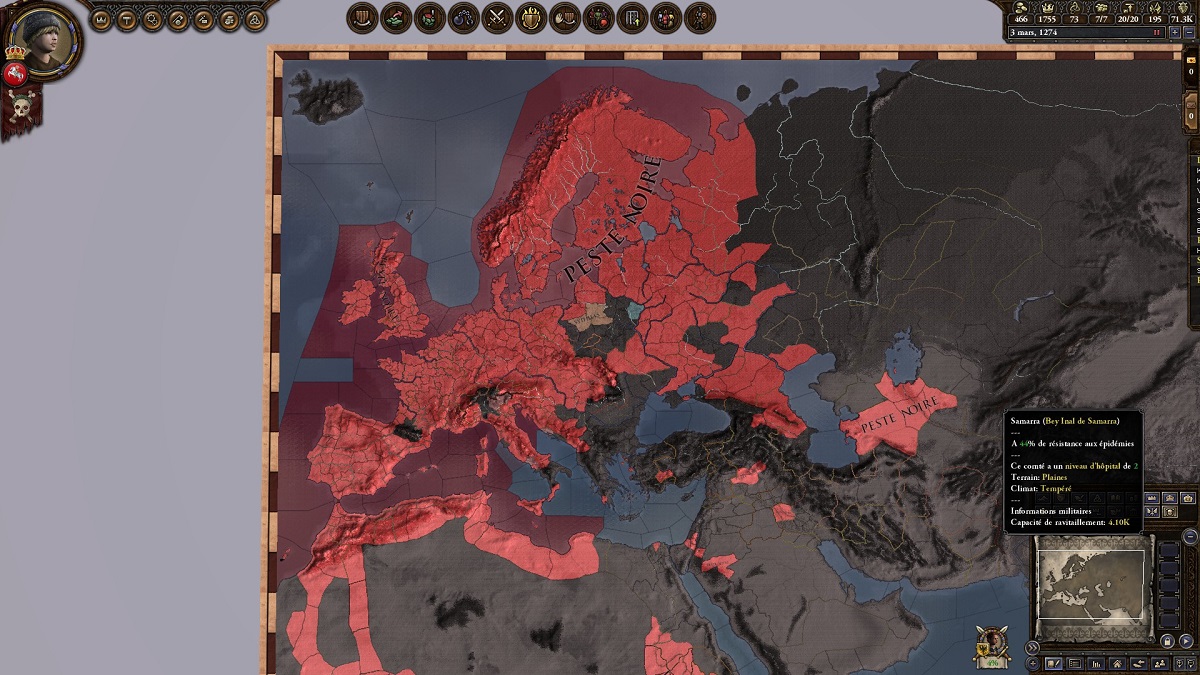Decrease game speed with the minus button

pyautogui.click(x=1188, y=32)
